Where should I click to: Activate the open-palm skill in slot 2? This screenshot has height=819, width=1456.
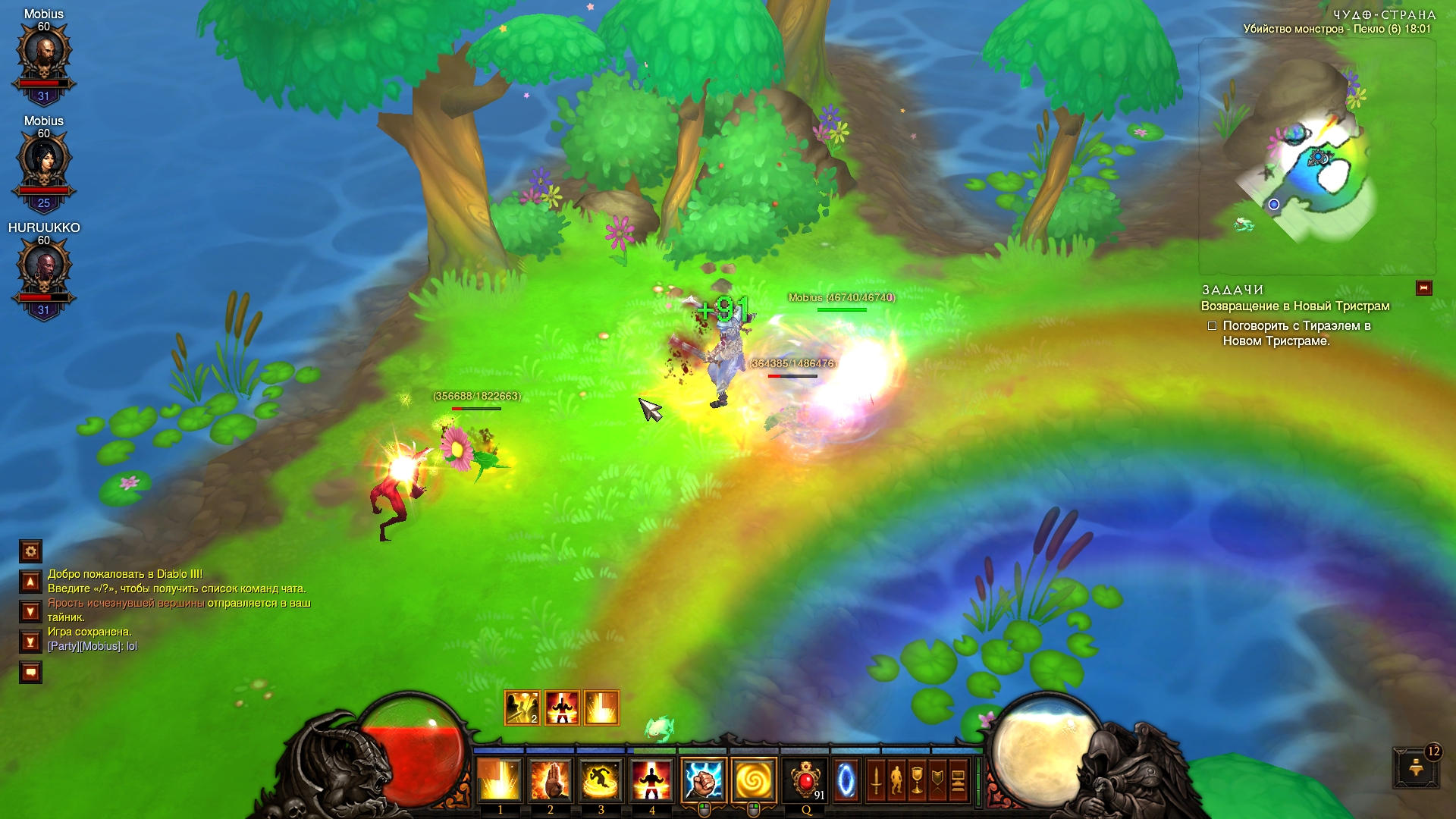click(x=551, y=780)
